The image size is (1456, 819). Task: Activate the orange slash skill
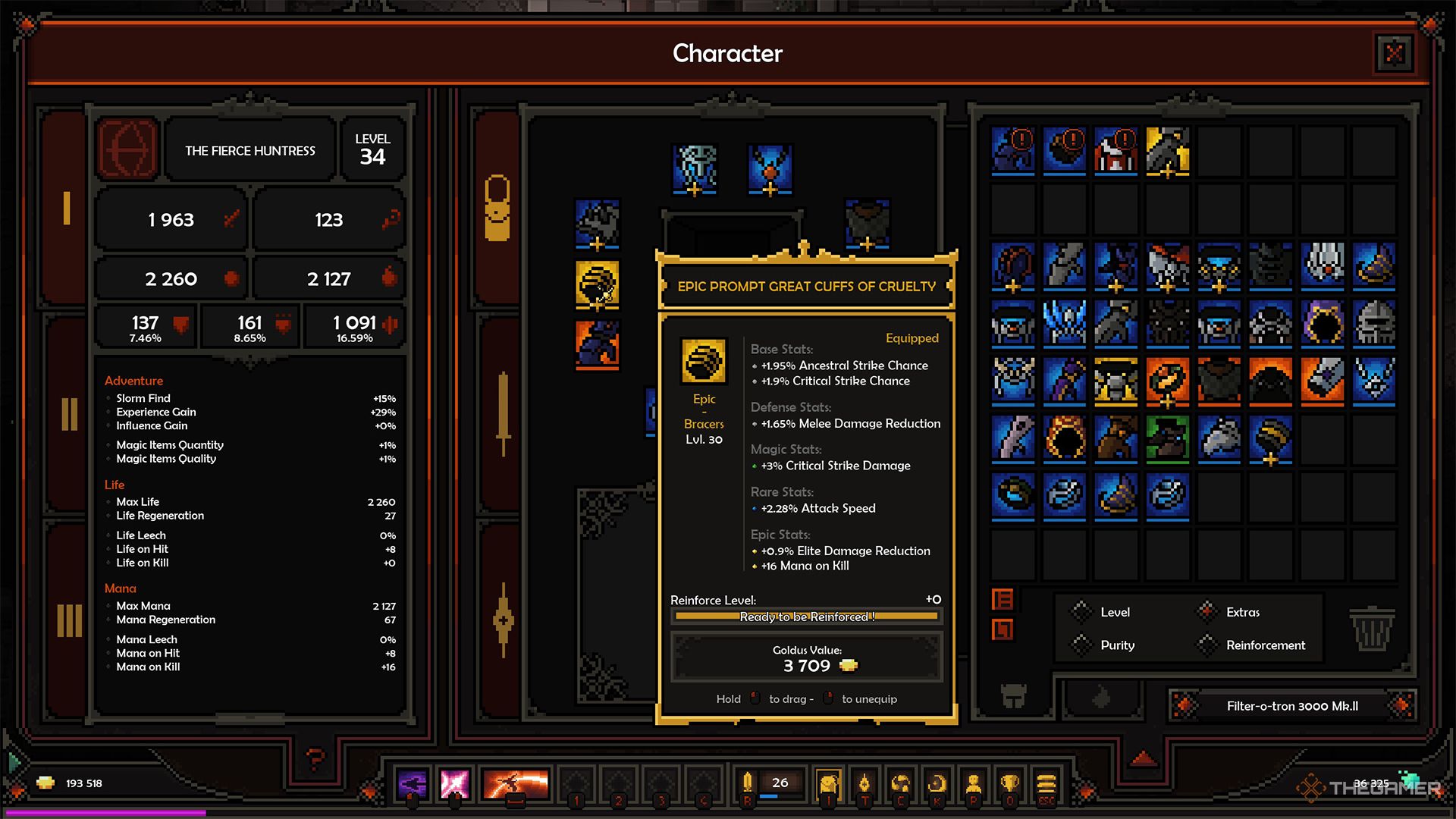click(x=516, y=783)
